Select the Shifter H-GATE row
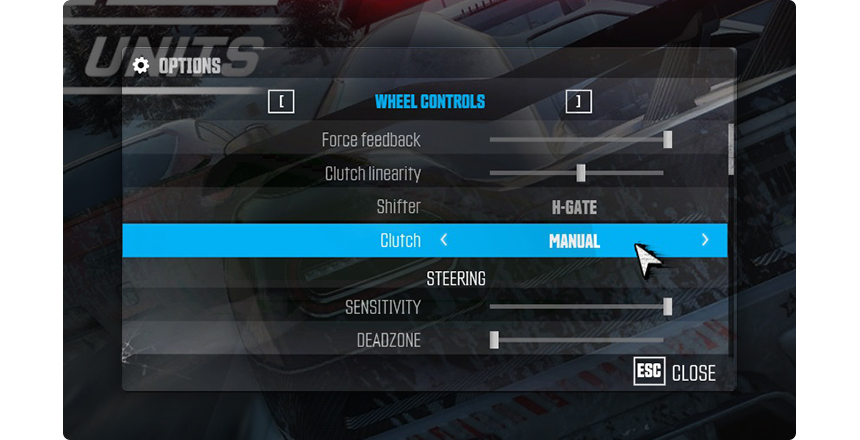The width and height of the screenshot is (860, 440). coord(574,208)
